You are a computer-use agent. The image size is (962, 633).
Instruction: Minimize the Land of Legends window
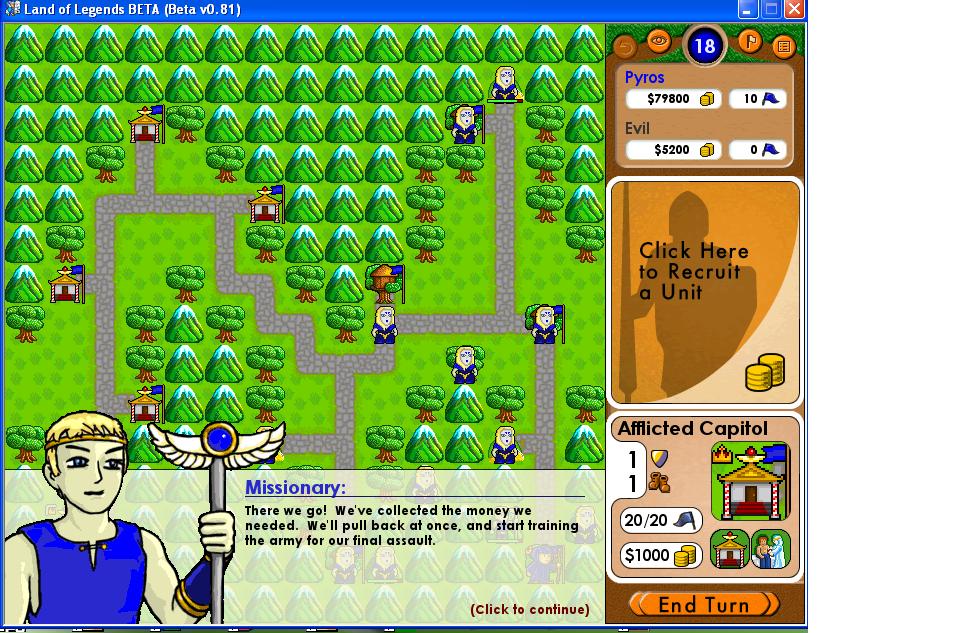tap(748, 10)
